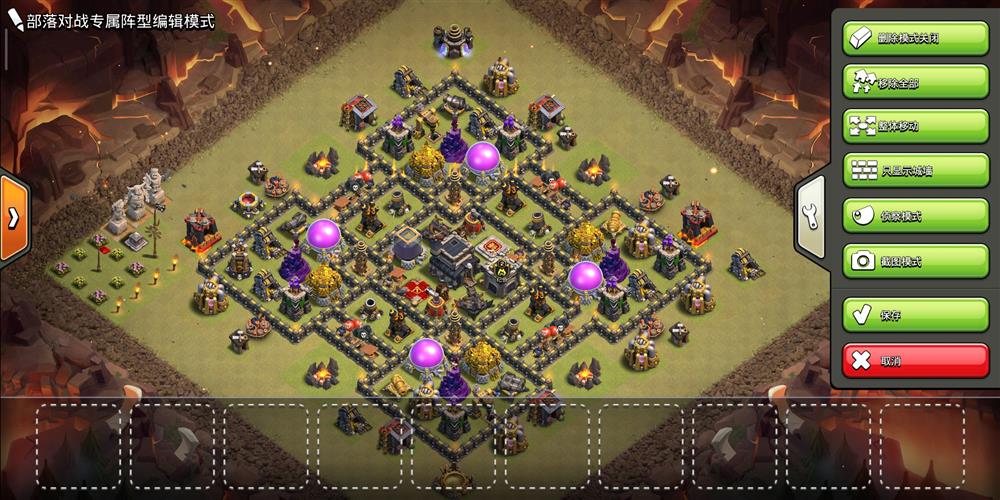Switch to scout mode with eye icon
This screenshot has height=500, width=1000.
(x=901, y=215)
